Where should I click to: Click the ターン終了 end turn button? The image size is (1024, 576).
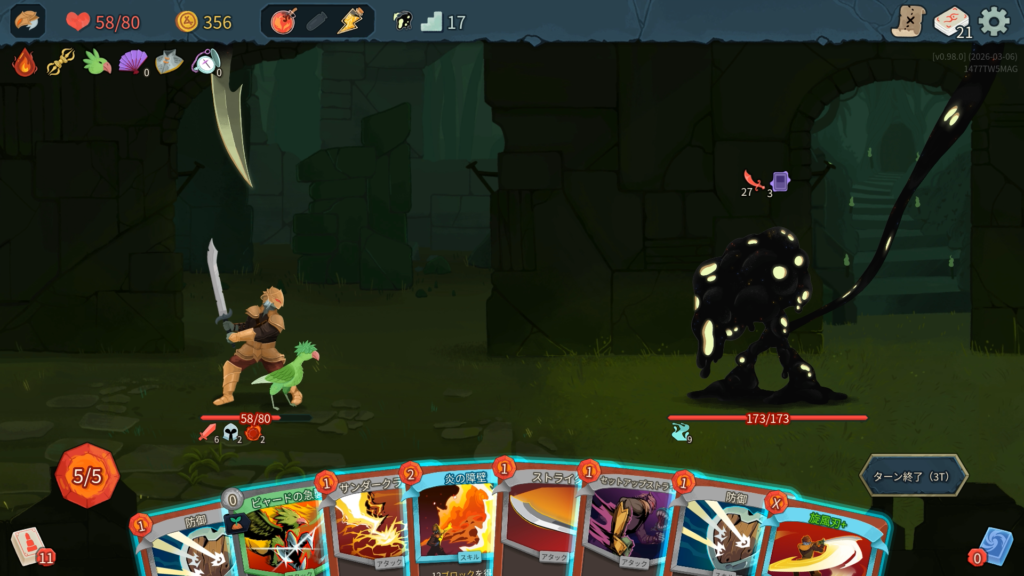[913, 476]
